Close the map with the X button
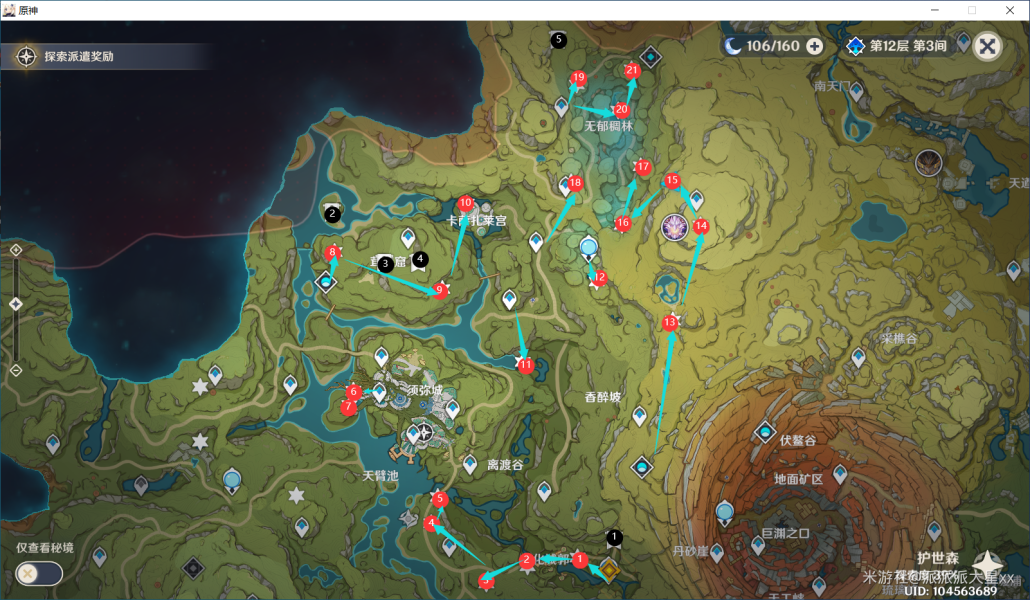Viewport: 1030px width, 600px height. (987, 46)
